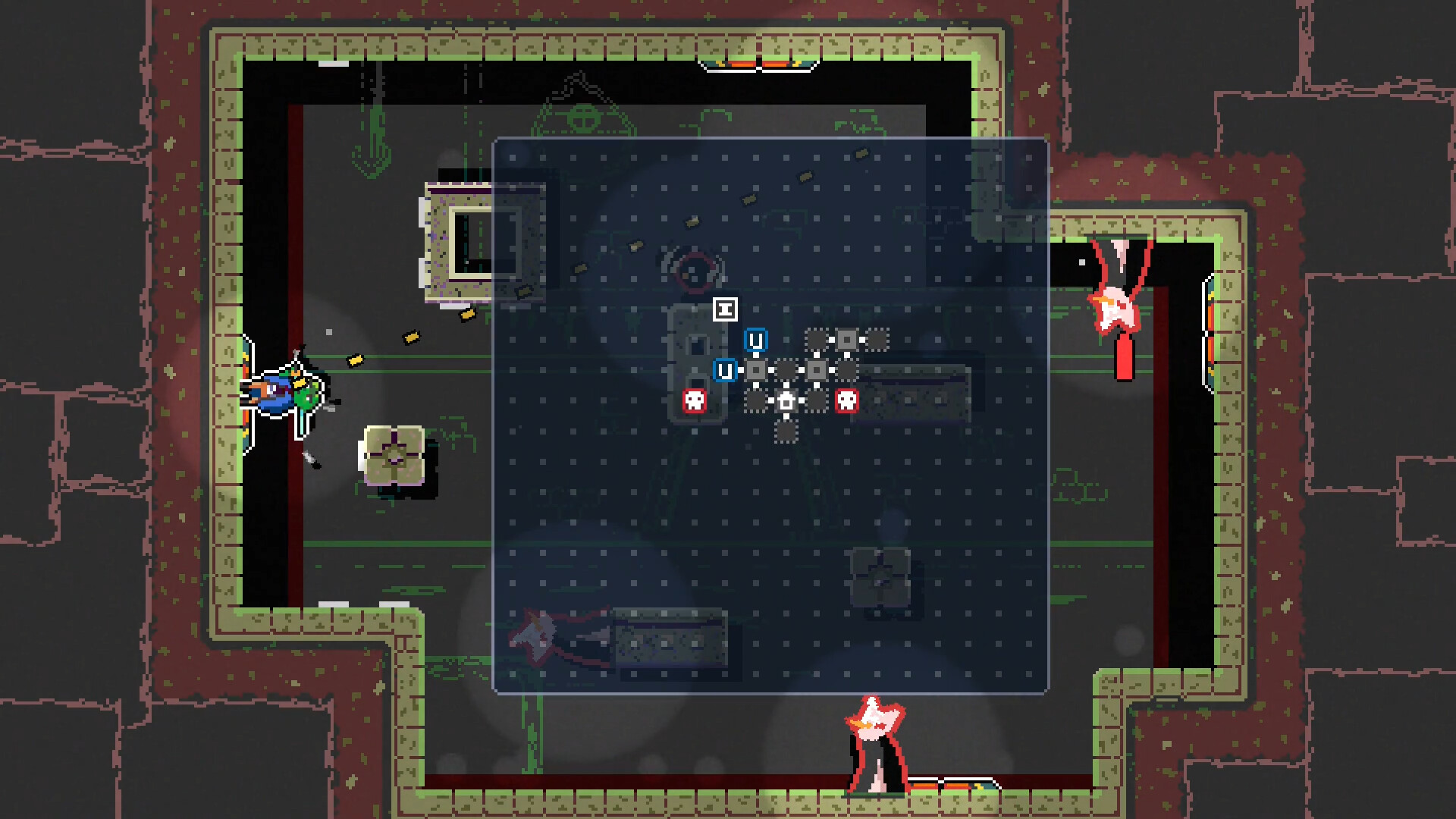
Task: Select the top-right room node with inner square
Action: tap(847, 339)
